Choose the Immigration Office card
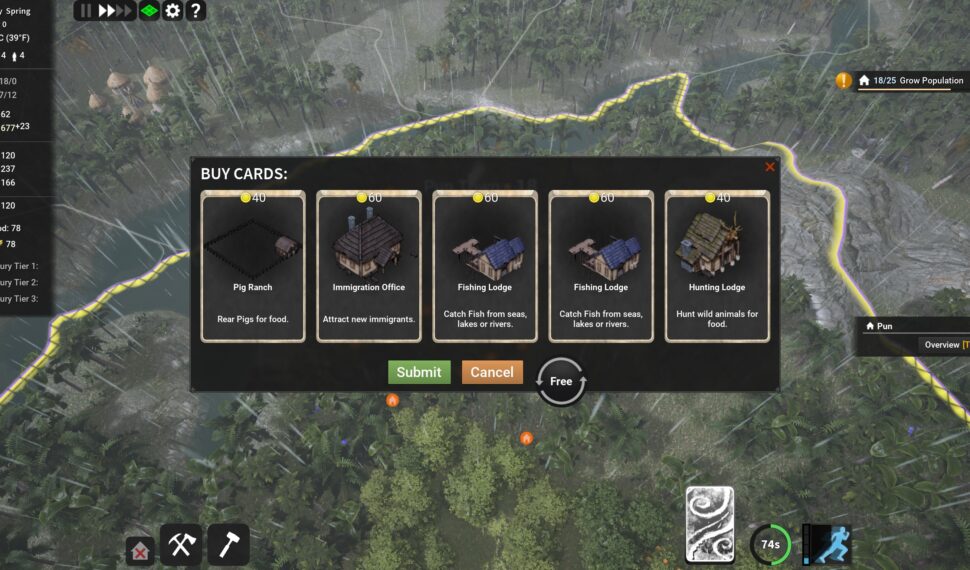The height and width of the screenshot is (570, 970). tap(369, 267)
